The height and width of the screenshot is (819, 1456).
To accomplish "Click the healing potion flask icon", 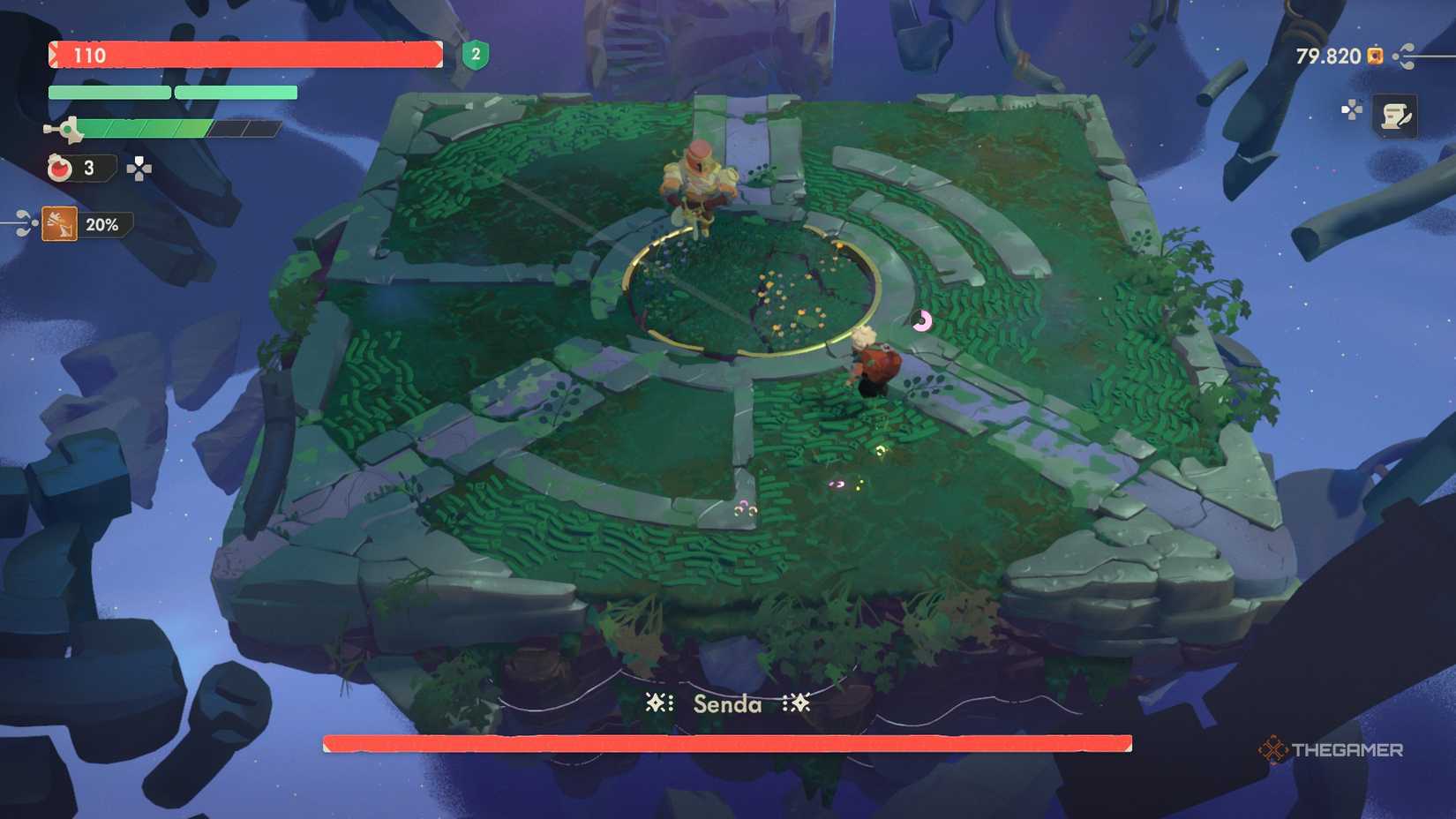I will coord(58,169).
